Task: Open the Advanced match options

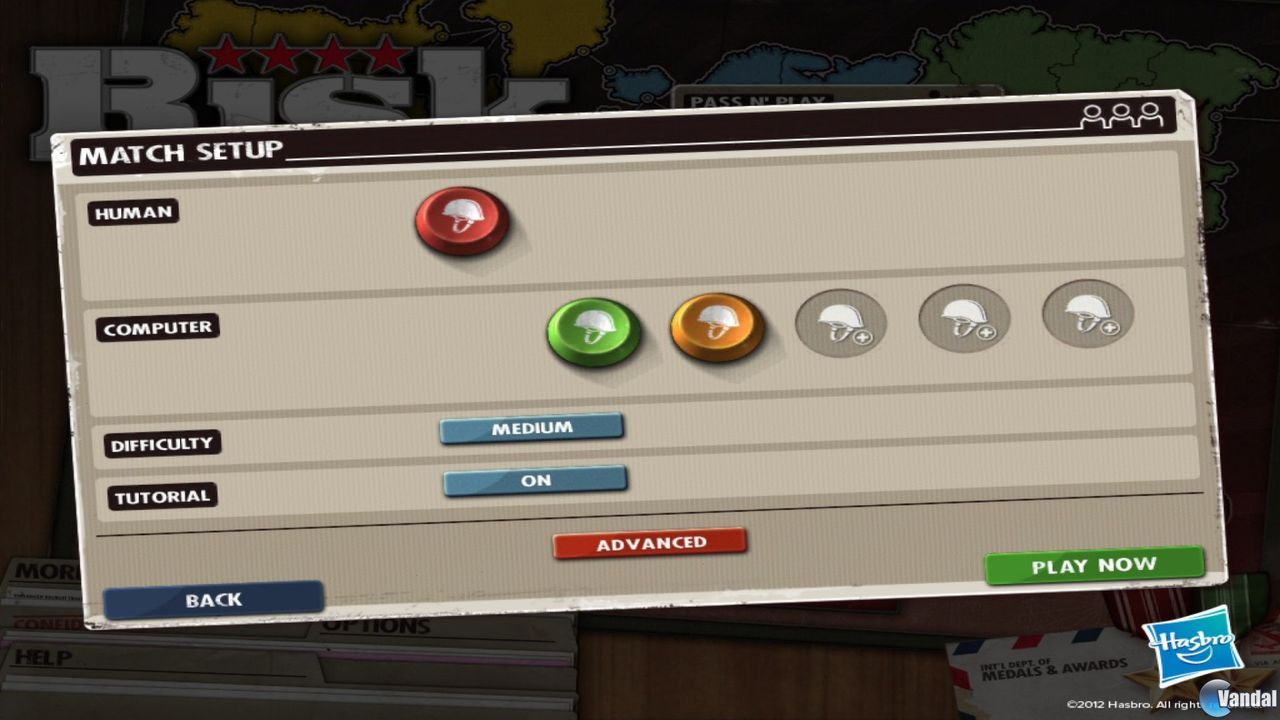Action: click(649, 541)
